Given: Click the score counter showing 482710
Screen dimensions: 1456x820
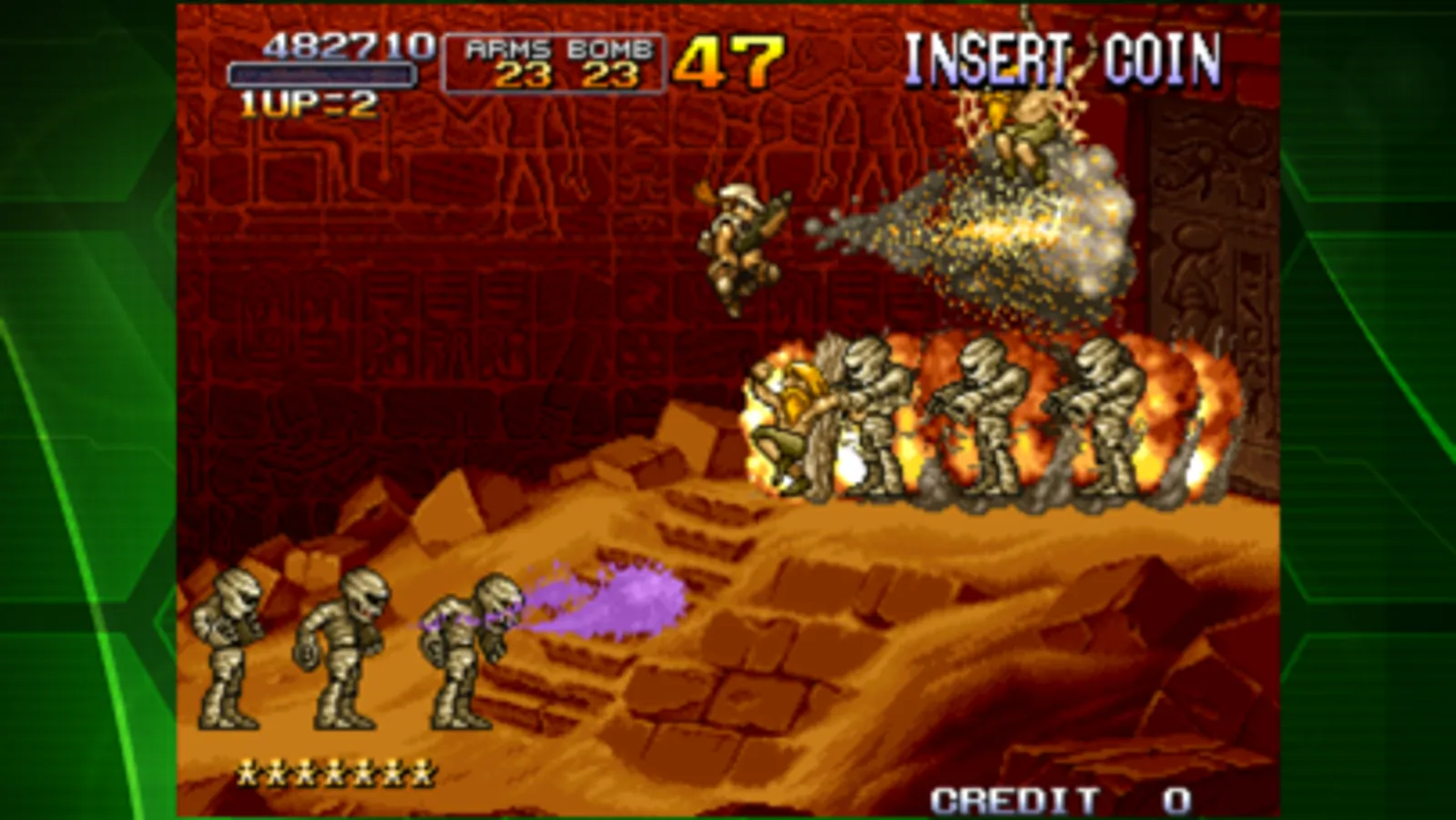Looking at the screenshot, I should pyautogui.click(x=349, y=45).
